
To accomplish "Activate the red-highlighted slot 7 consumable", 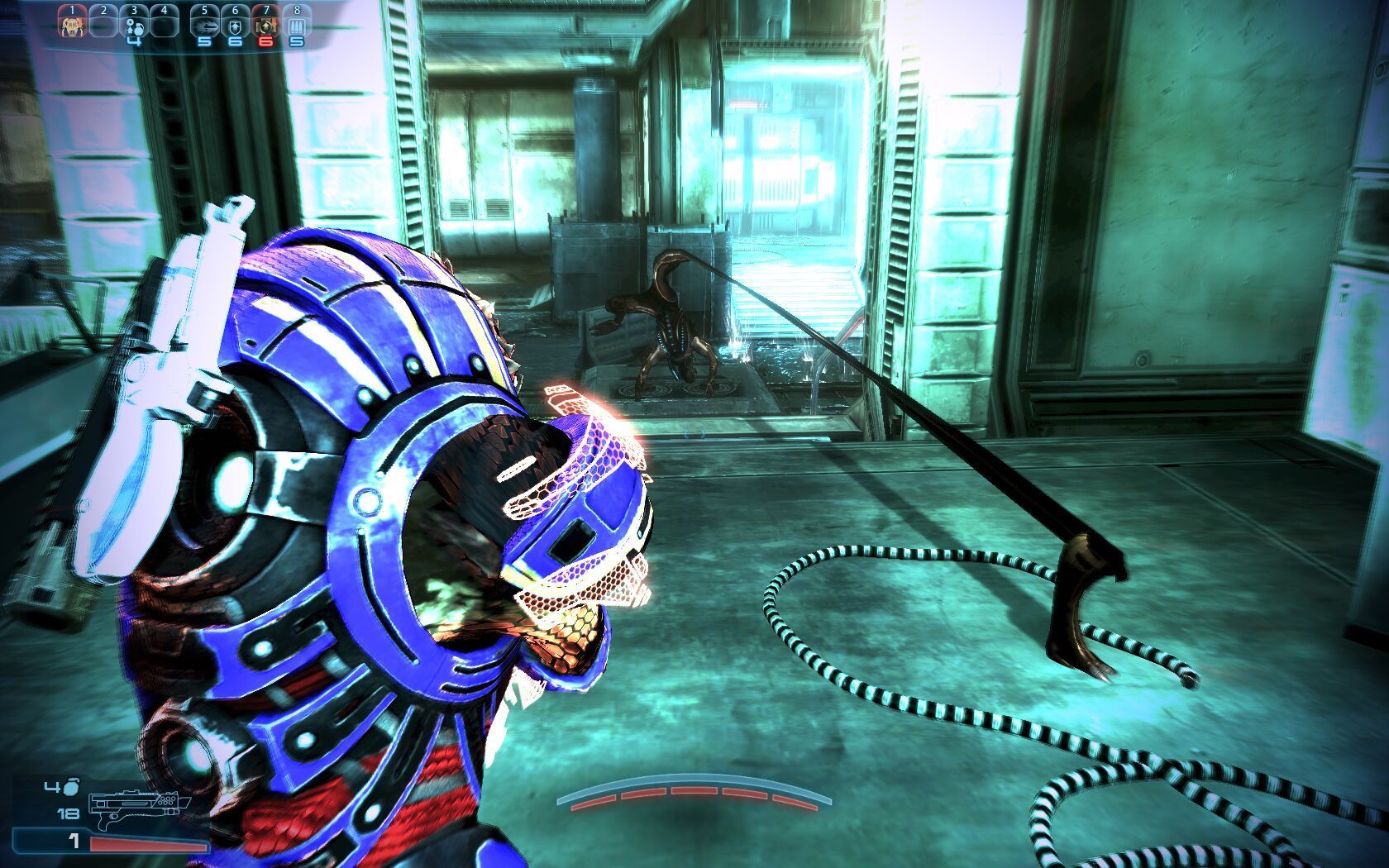I will click(266, 25).
